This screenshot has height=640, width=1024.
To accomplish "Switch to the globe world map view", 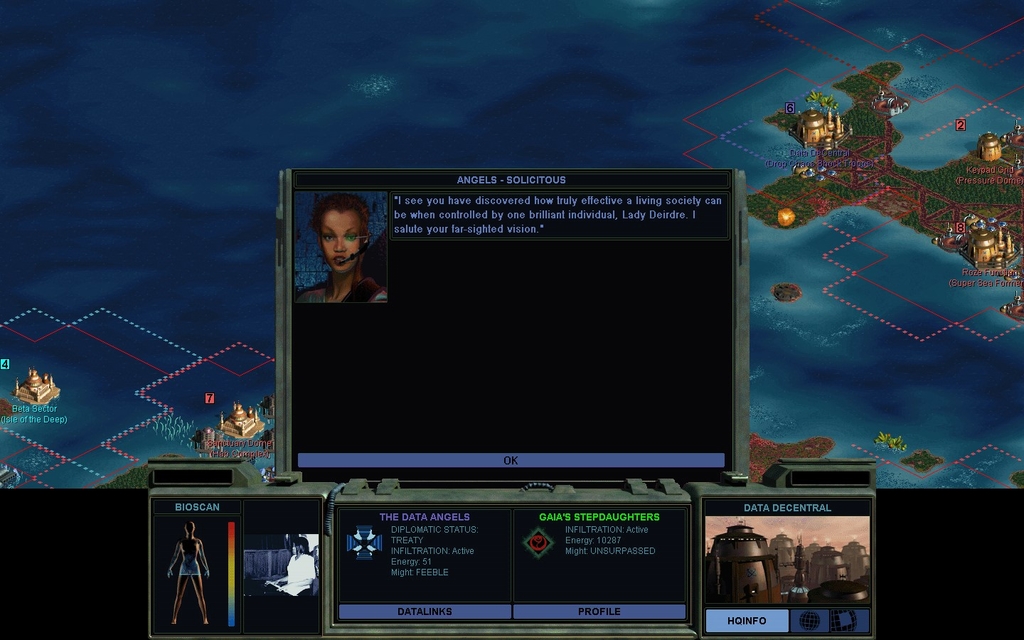I will point(809,621).
